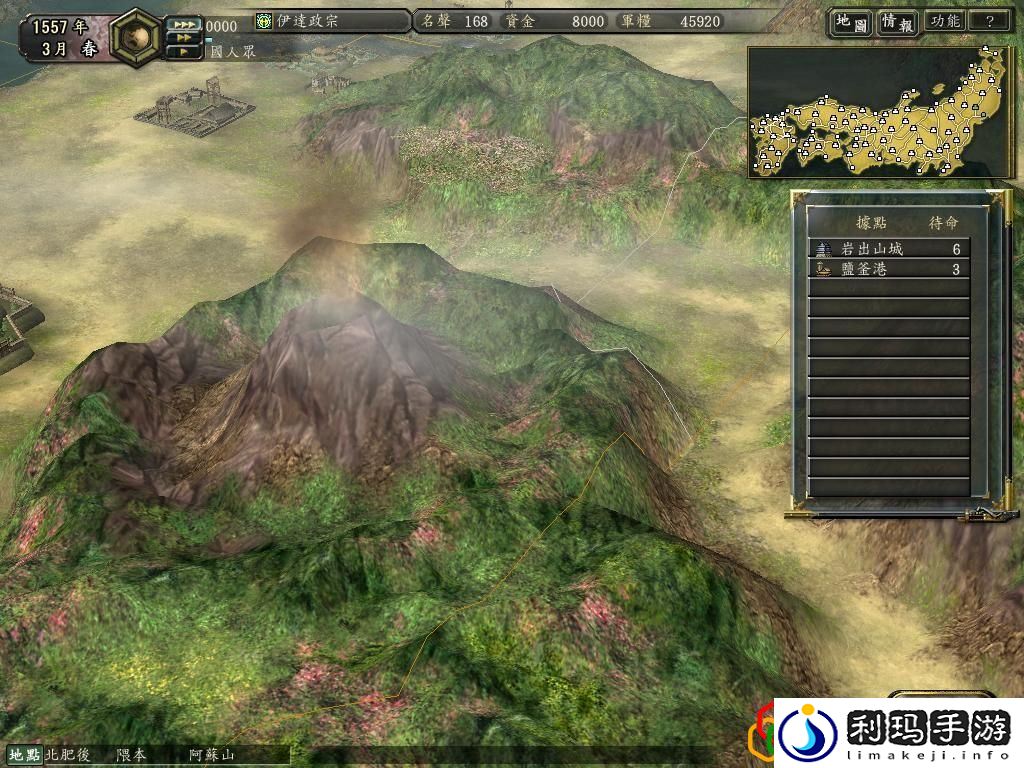The width and height of the screenshot is (1024, 768).
Task: Set game speed to triple-arrow fastest
Action: 184,24
